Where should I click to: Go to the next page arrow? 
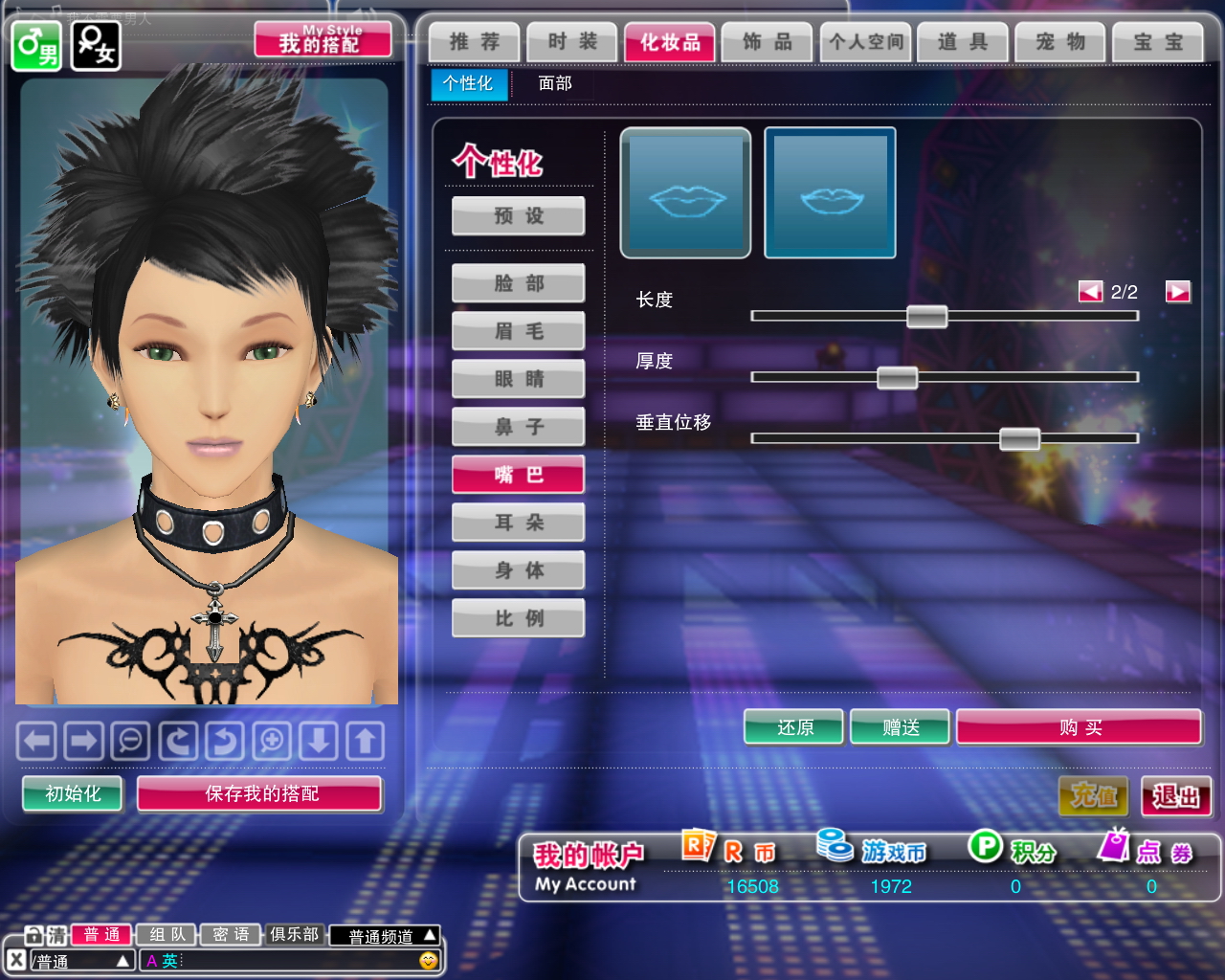point(1177,292)
